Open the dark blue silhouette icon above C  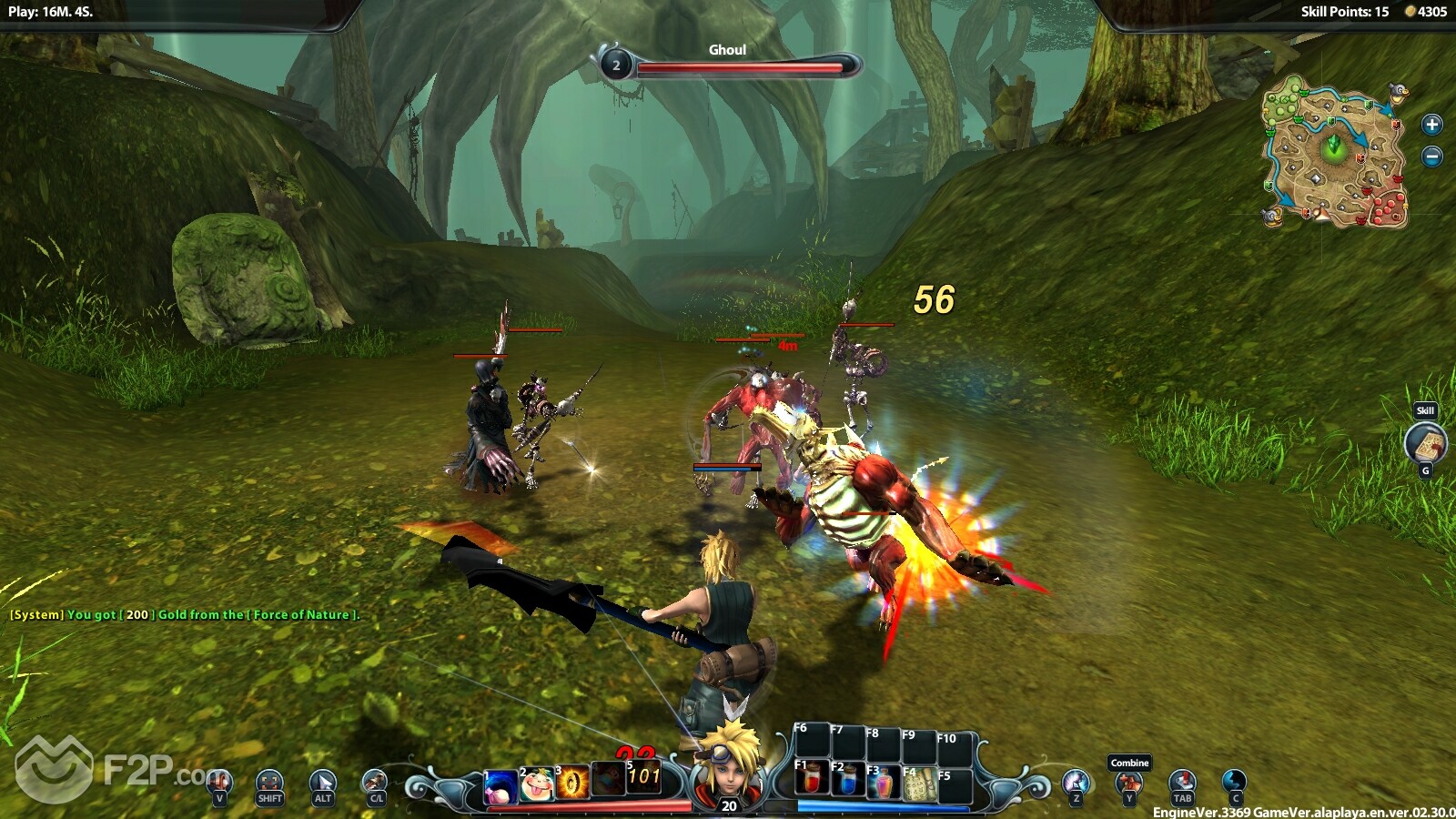coord(1235,781)
